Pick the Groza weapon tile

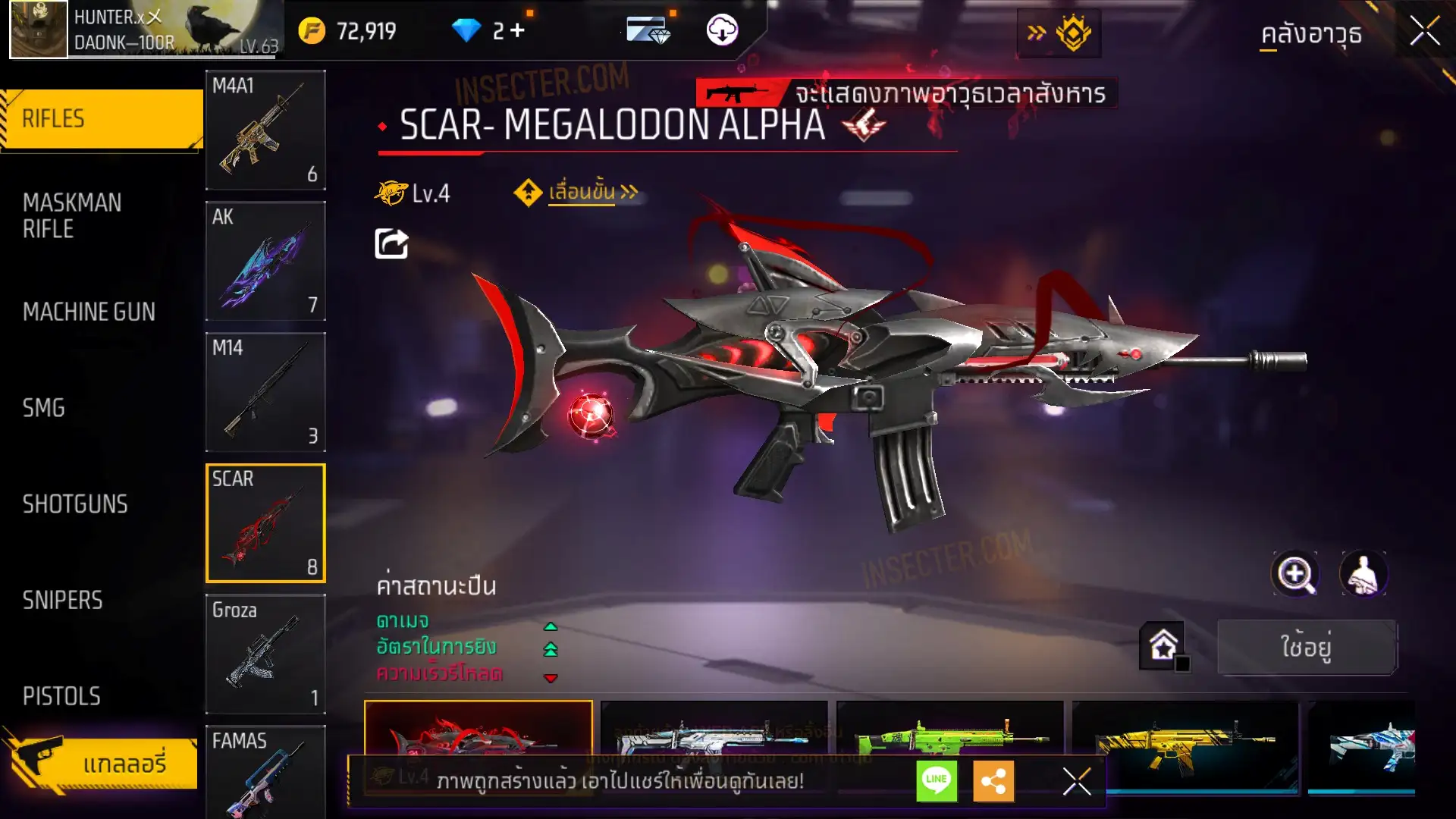coord(265,654)
